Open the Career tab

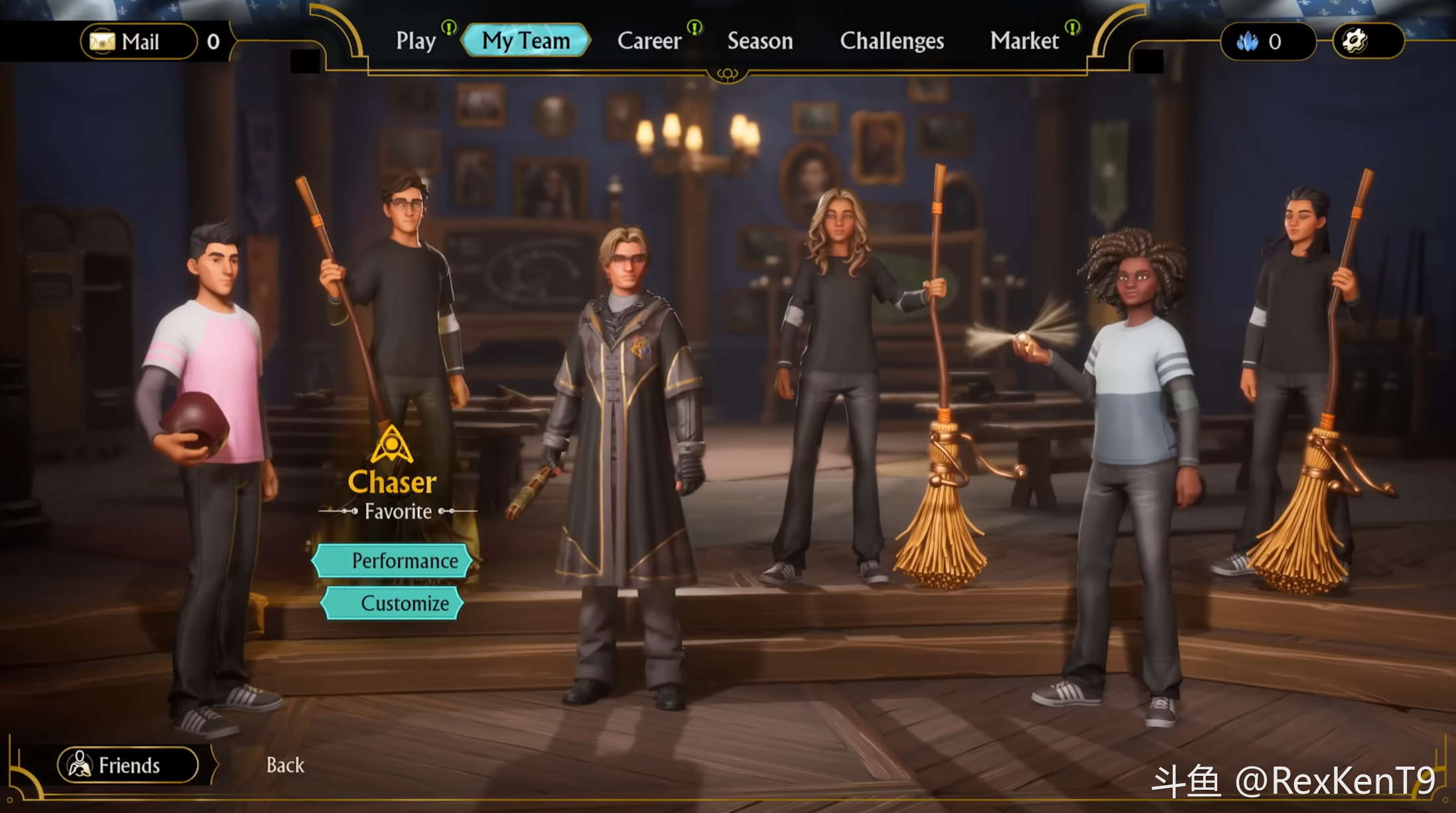pos(649,41)
